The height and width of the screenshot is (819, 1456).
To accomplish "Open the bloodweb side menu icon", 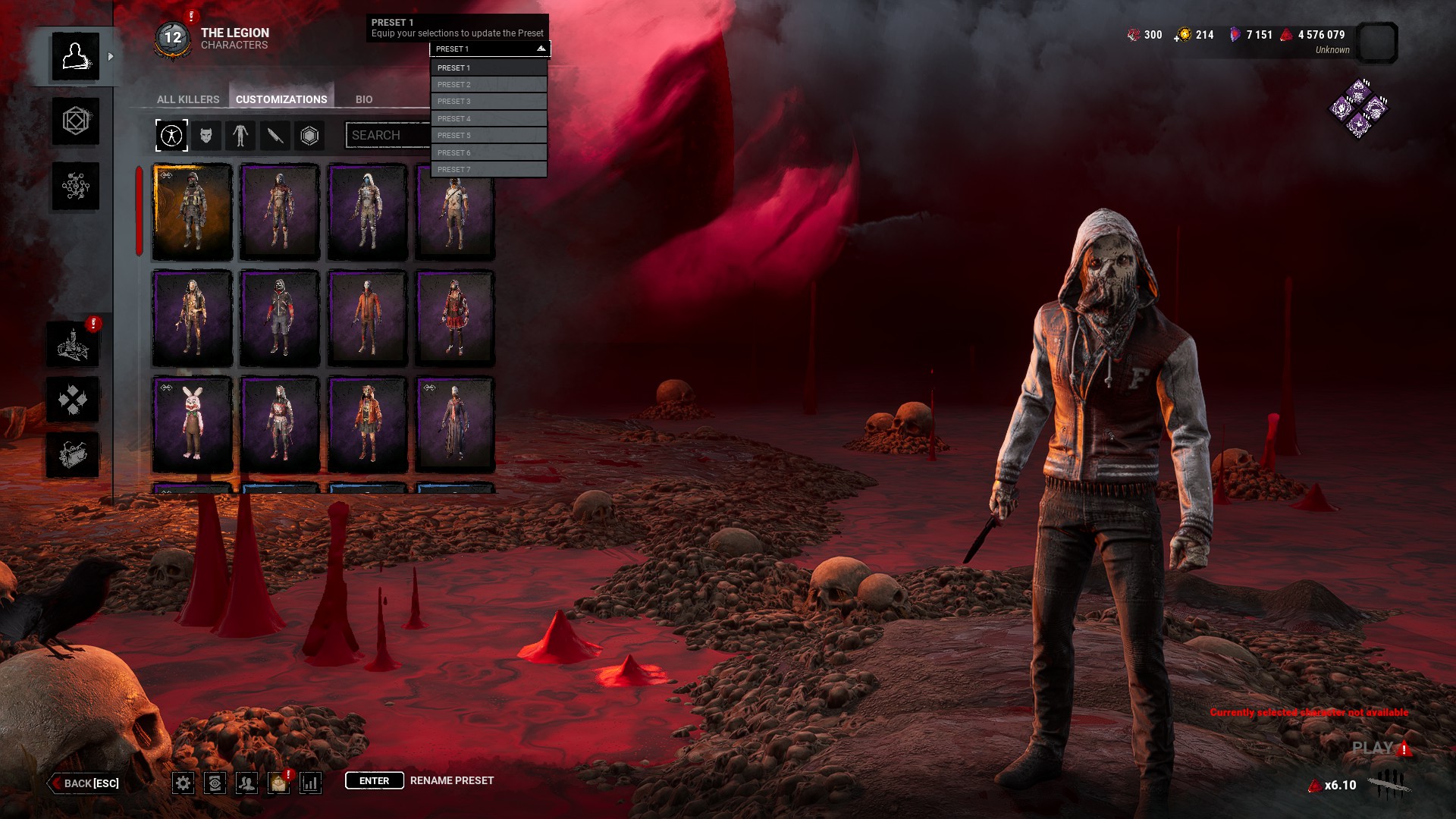I will coord(76,186).
